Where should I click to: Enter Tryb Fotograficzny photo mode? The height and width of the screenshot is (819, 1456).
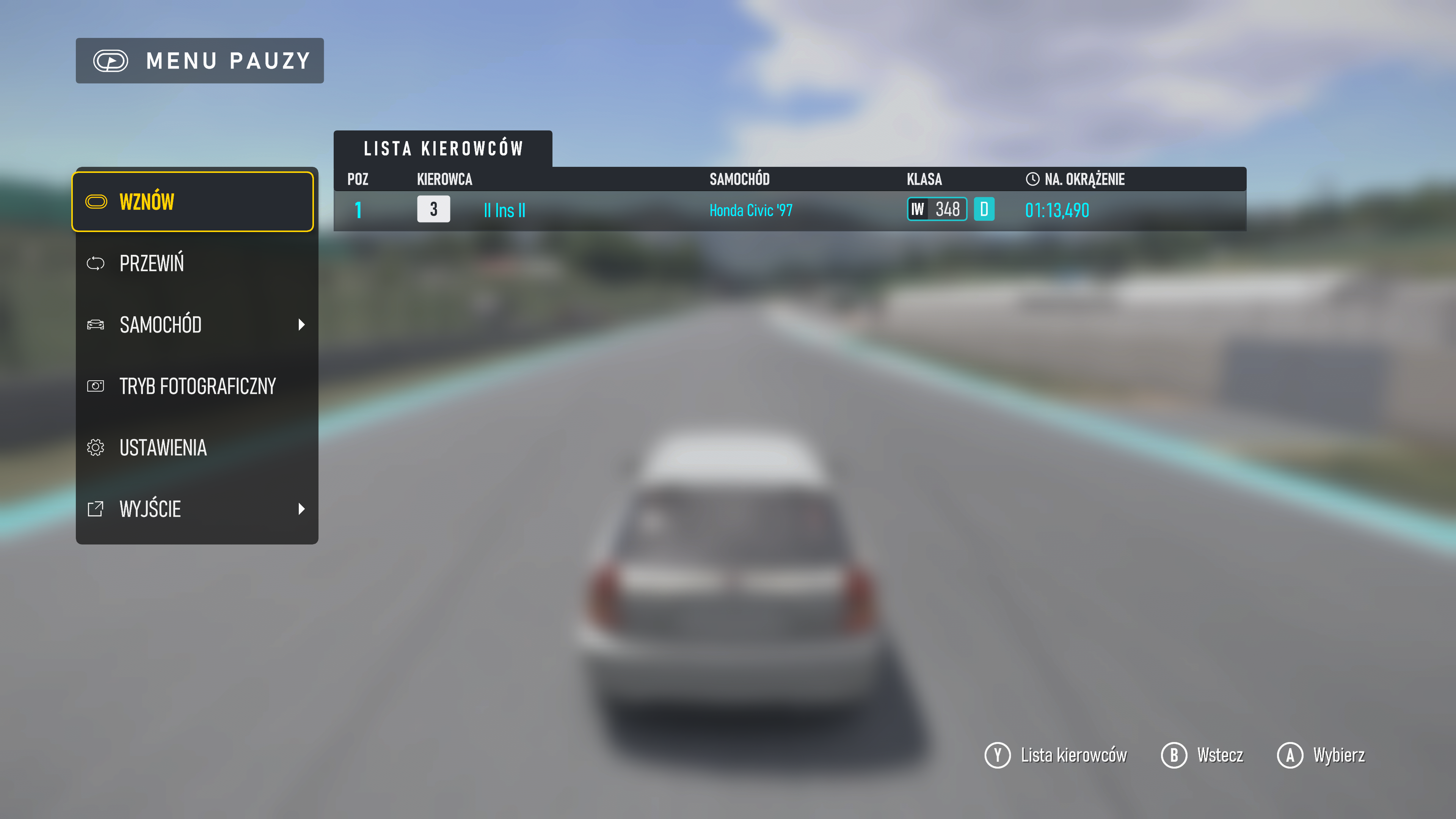[192, 386]
